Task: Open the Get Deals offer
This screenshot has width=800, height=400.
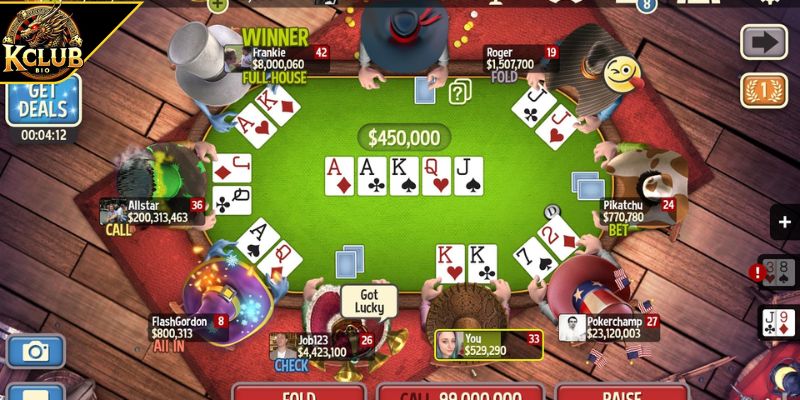Action: click(x=43, y=102)
